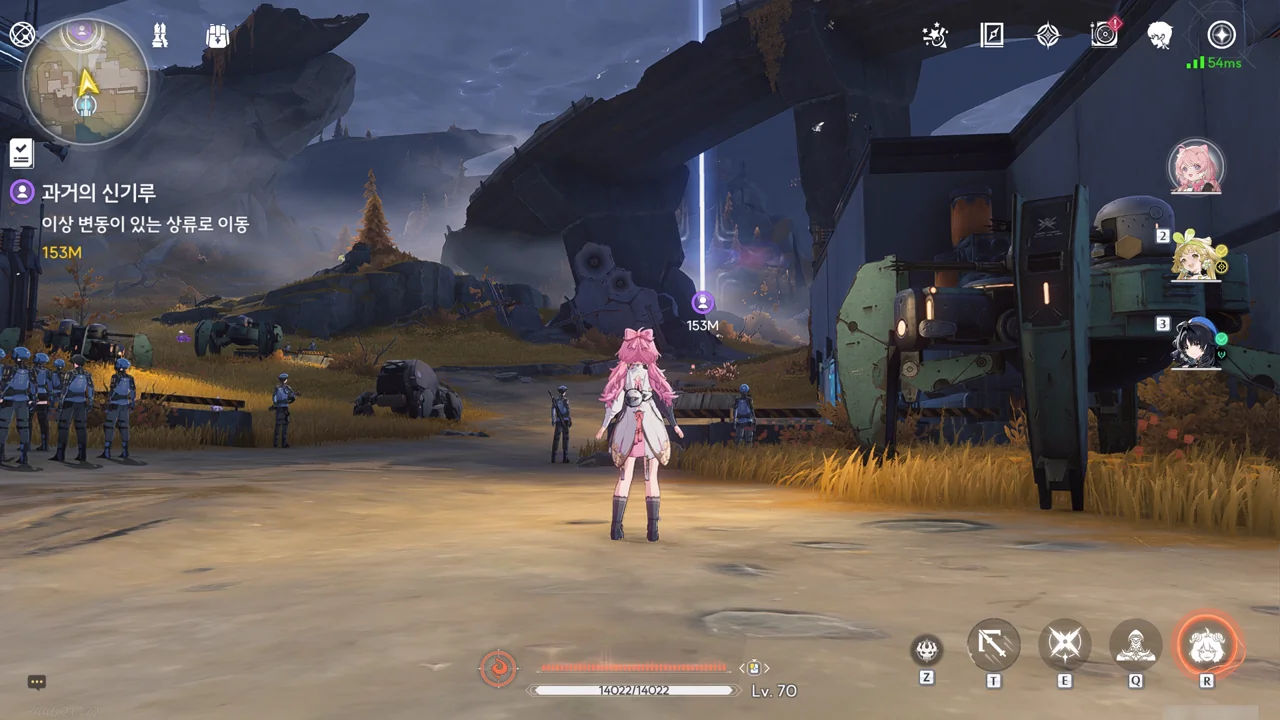The height and width of the screenshot is (720, 1280).
Task: Open the character head profile icon
Action: pos(1160,36)
